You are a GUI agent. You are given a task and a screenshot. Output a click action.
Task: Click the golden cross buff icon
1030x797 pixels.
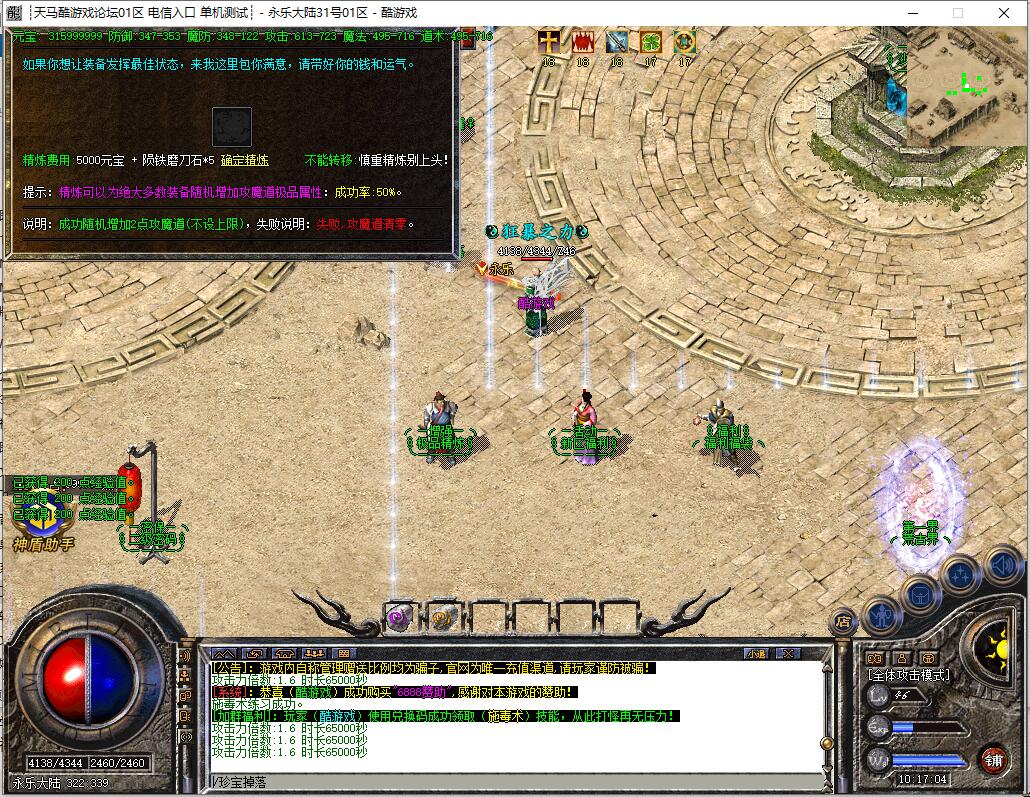tap(548, 42)
